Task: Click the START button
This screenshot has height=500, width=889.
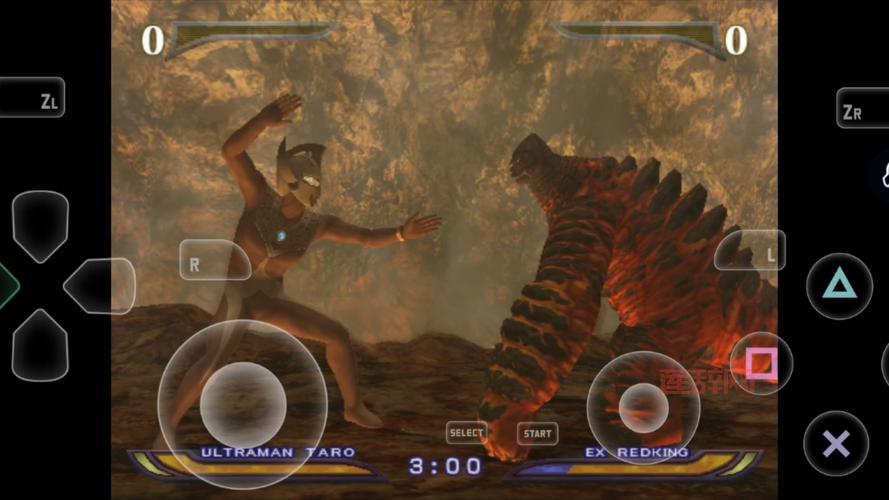Action: pos(537,434)
